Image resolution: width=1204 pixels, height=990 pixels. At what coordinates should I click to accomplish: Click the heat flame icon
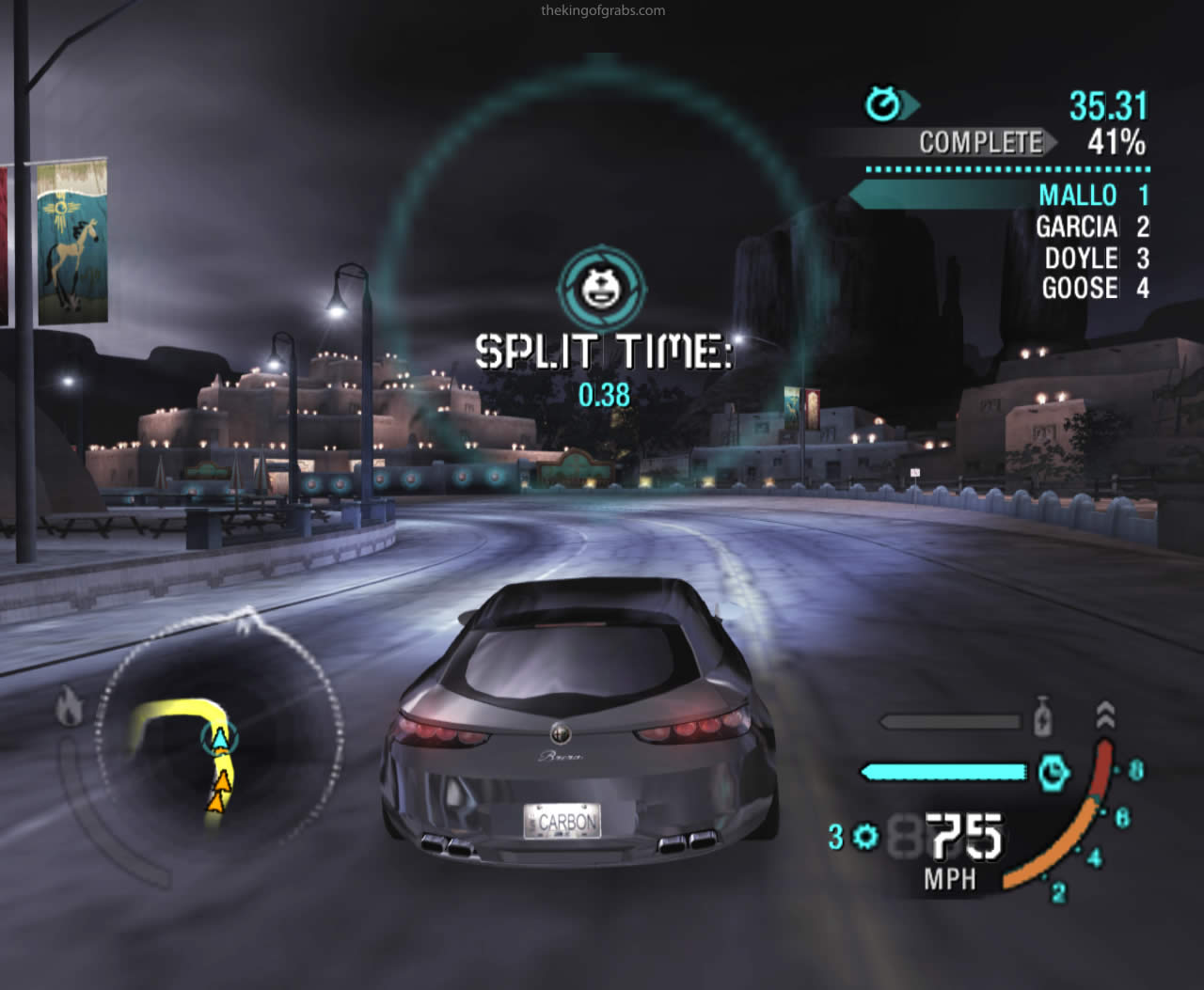(x=69, y=706)
